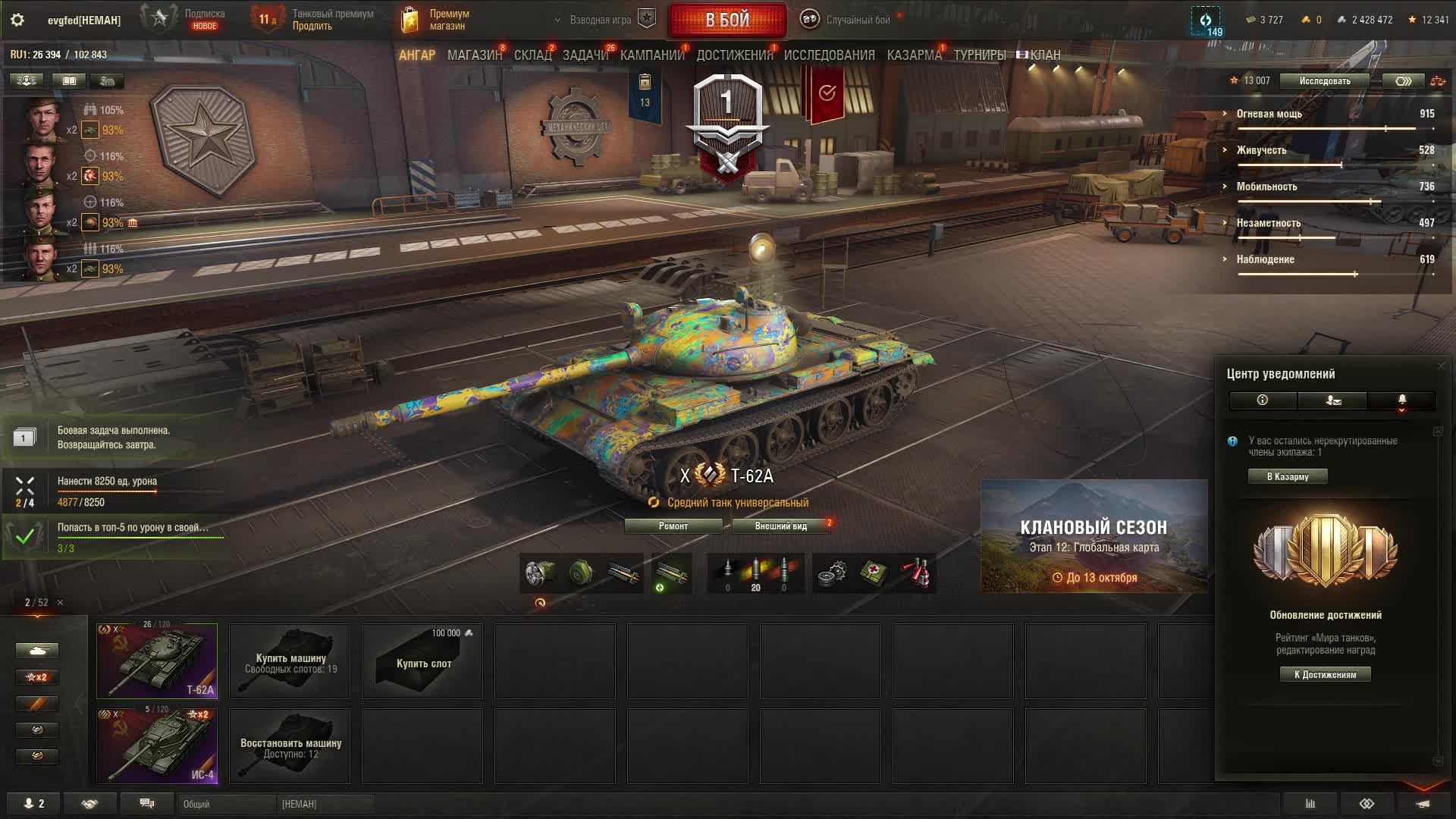
Task: Click Купить машину slot
Action: click(290, 661)
